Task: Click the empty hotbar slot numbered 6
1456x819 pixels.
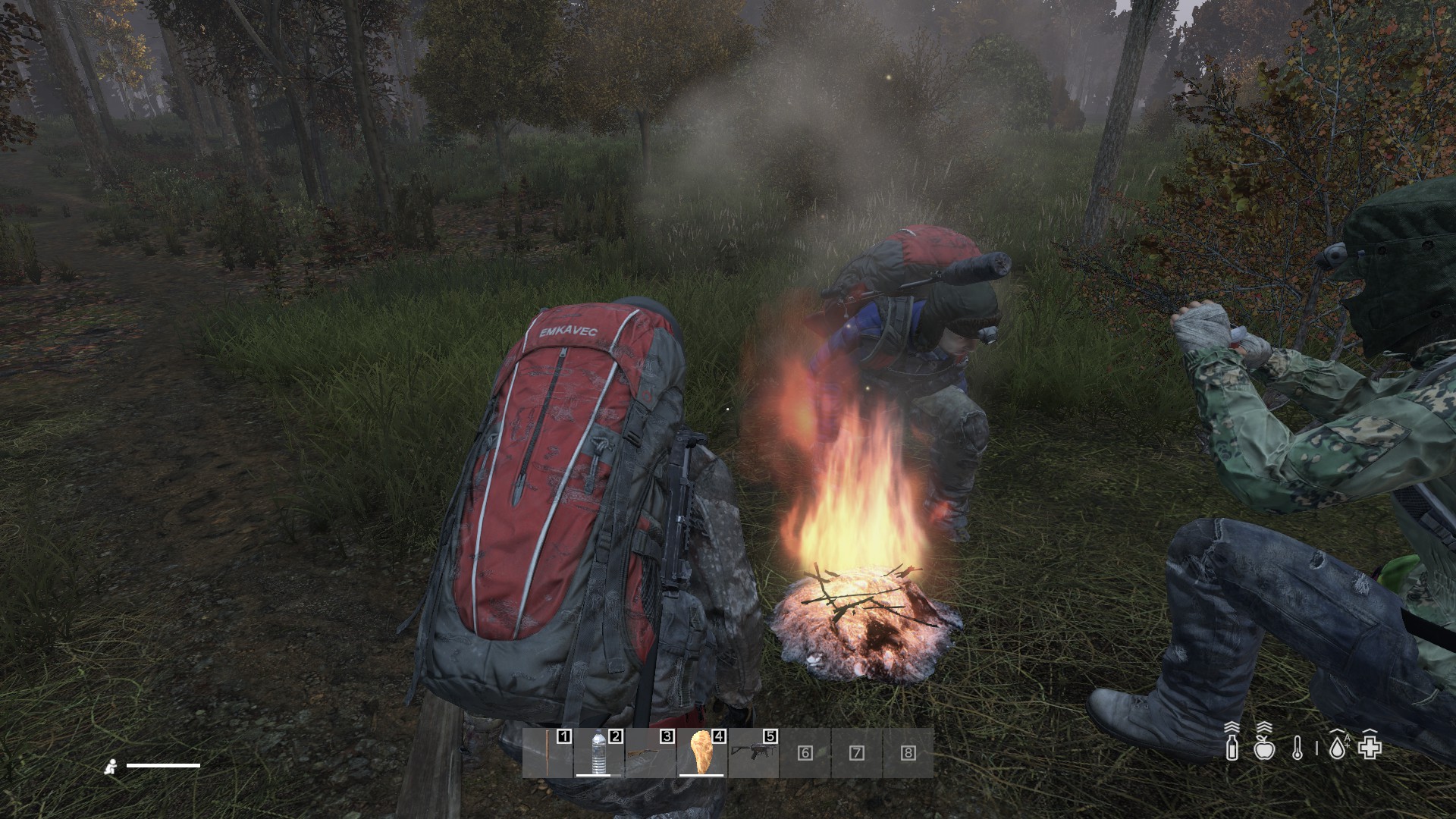Action: click(x=805, y=752)
